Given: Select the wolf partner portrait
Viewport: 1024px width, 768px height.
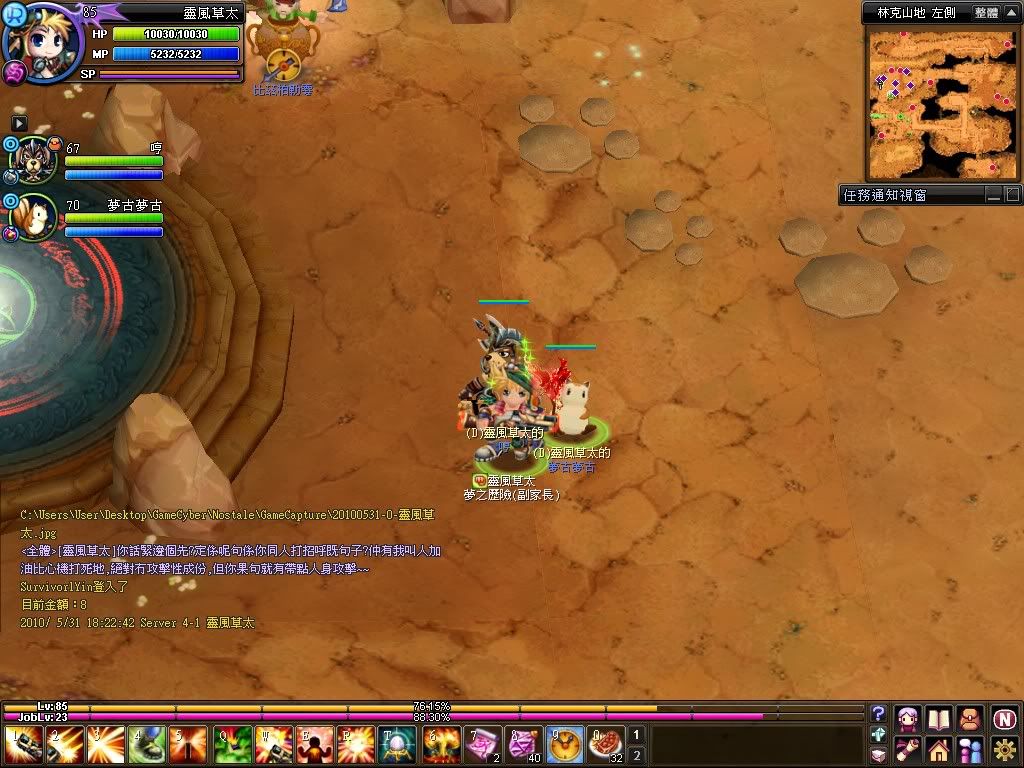Looking at the screenshot, I should click(34, 159).
